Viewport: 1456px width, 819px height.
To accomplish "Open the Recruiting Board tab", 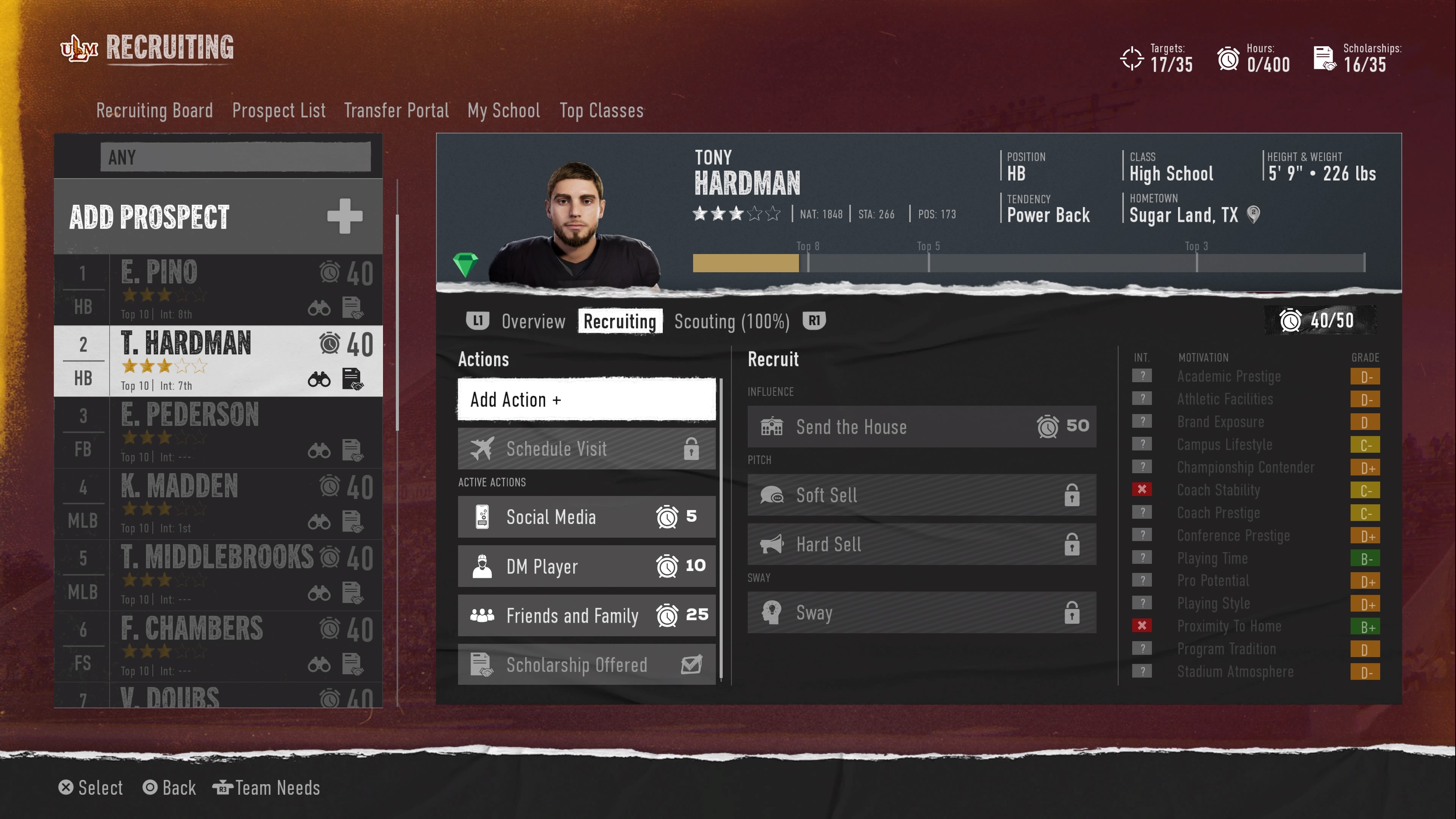I will tap(154, 110).
